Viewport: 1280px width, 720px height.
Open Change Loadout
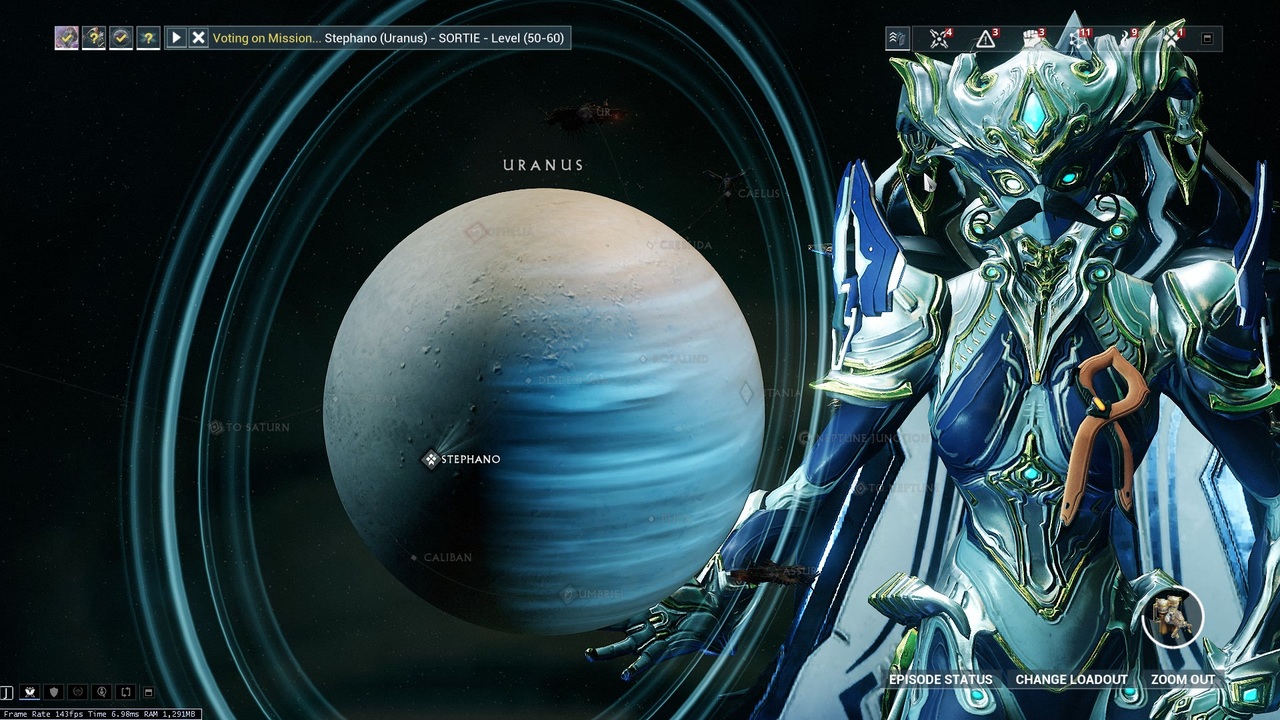[x=1071, y=679]
